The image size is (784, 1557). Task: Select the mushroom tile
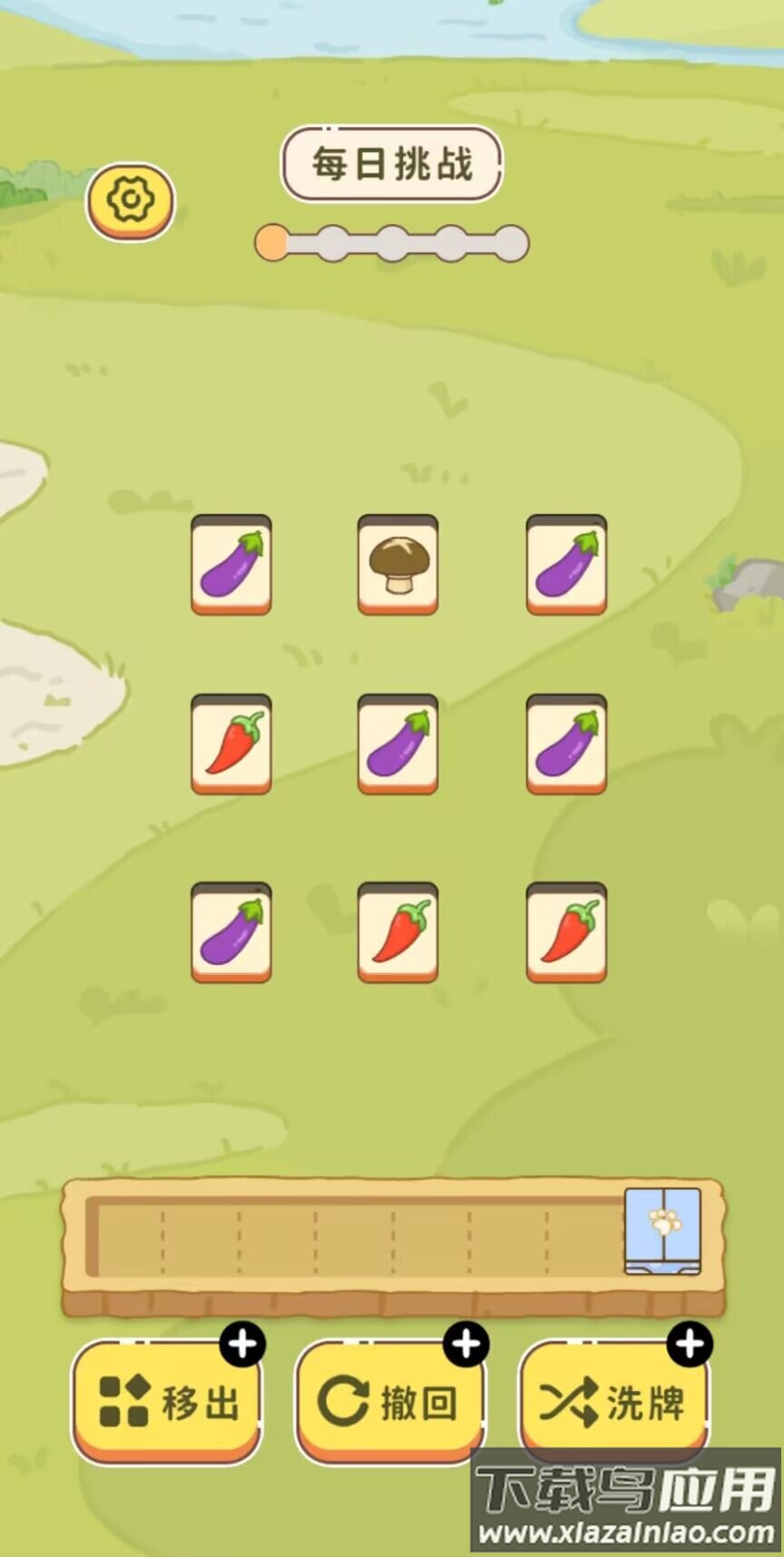(397, 564)
